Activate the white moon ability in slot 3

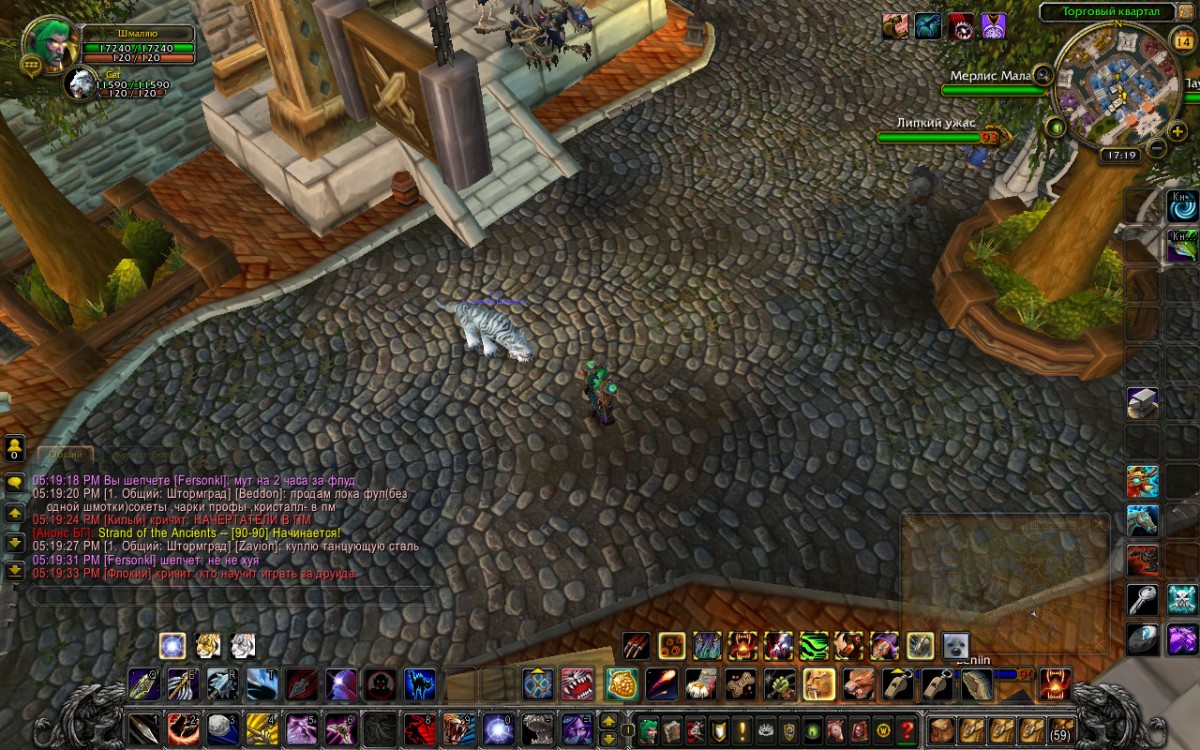coord(221,728)
